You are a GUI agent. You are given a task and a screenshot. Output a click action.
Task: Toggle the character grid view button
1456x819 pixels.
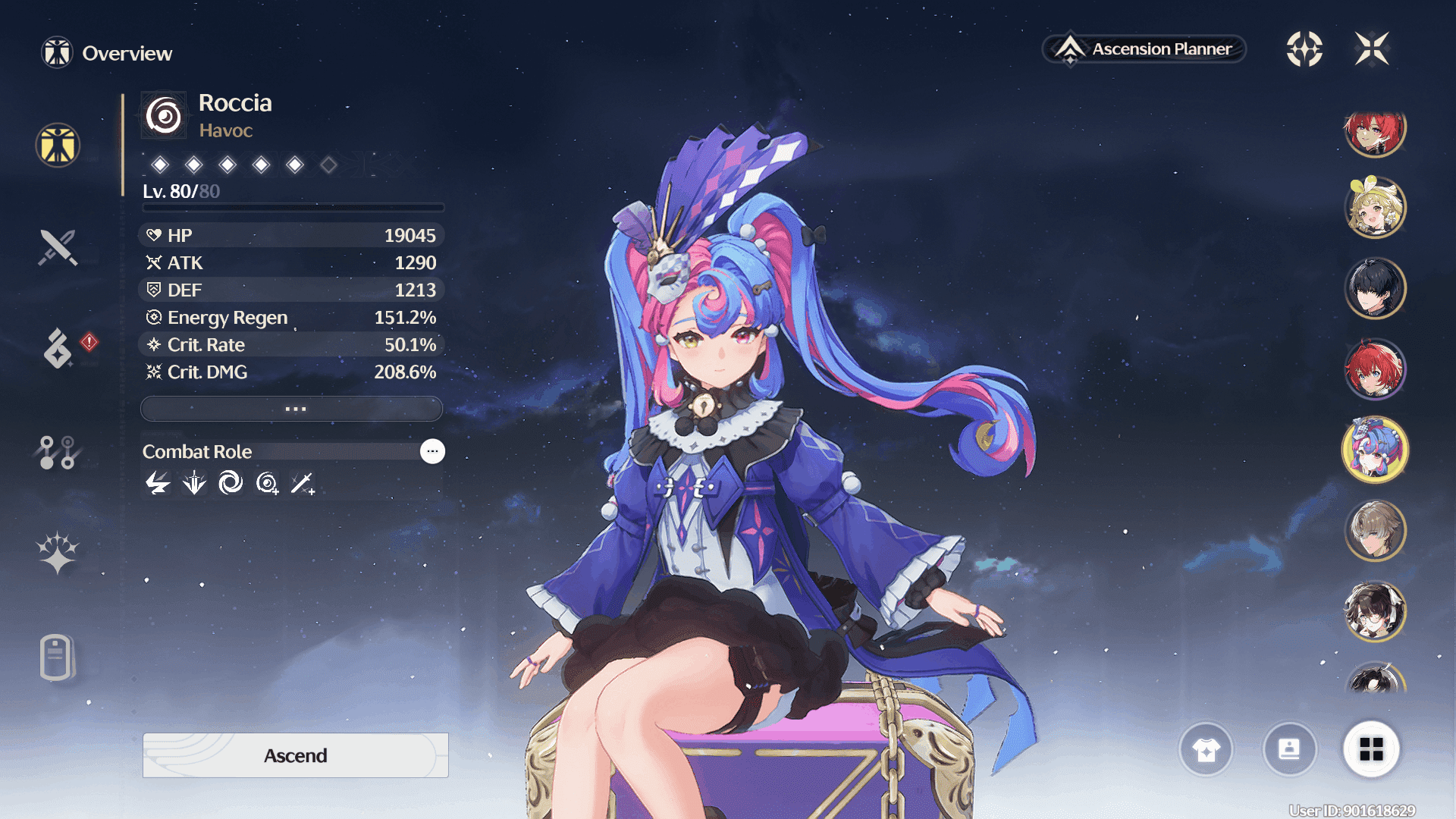pyautogui.click(x=1371, y=750)
